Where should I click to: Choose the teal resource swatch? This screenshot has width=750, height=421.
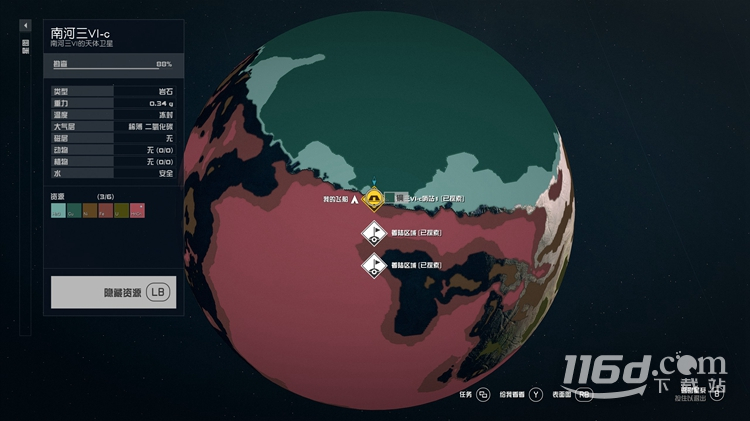point(58,211)
